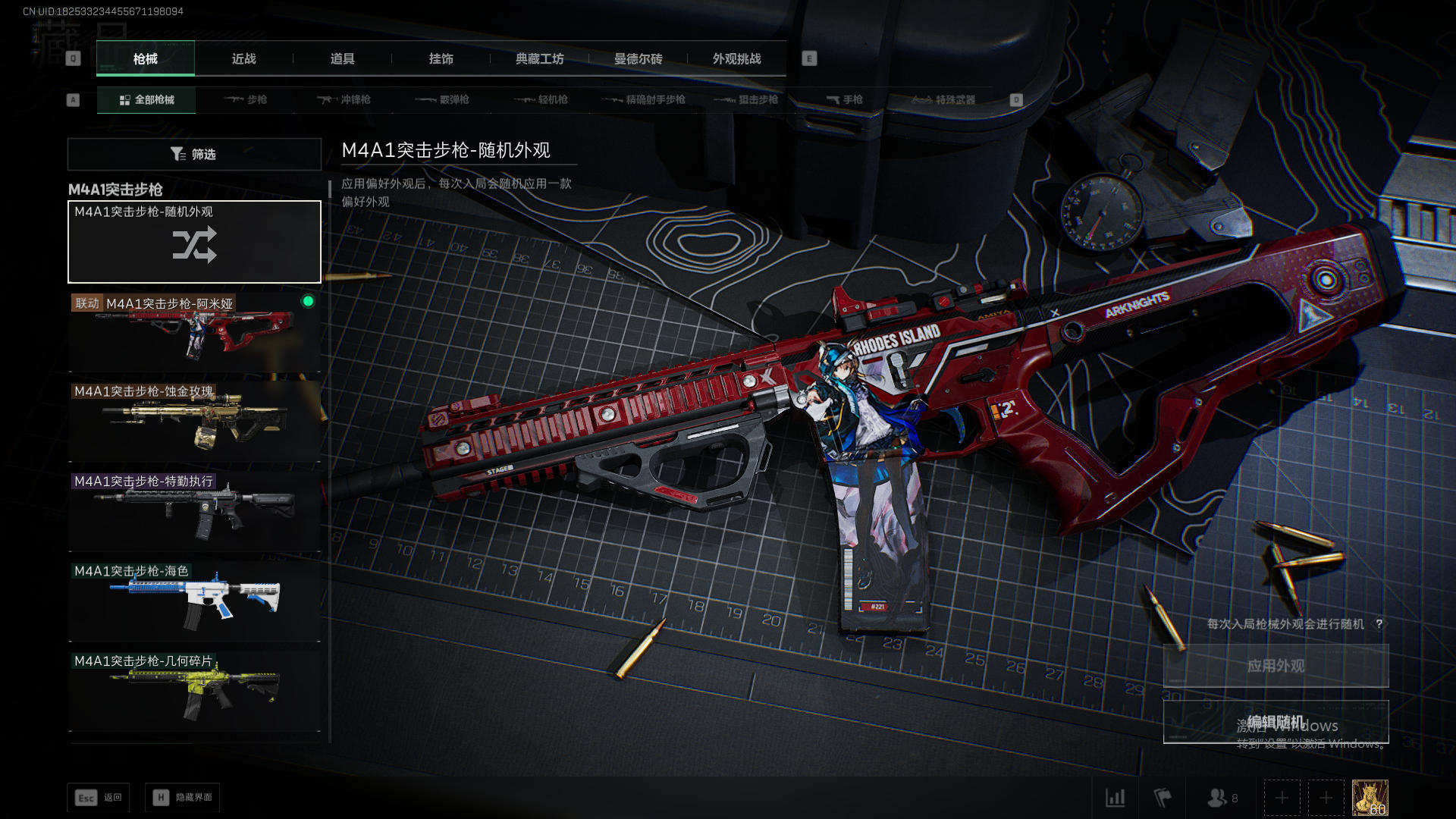Open the 道具 items tab
Screen dimensions: 1456x819
pyautogui.click(x=342, y=59)
